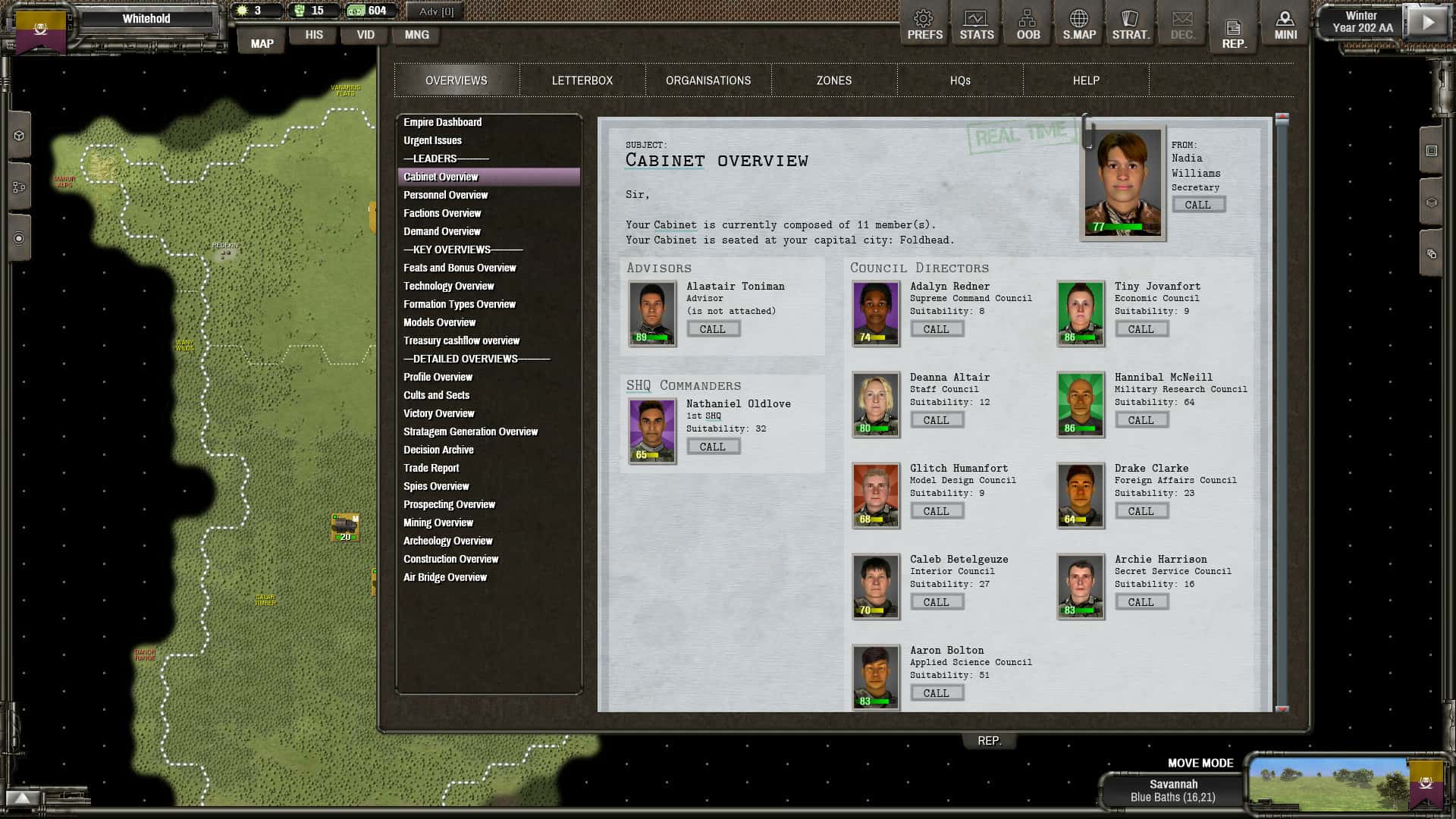Screen dimensions: 1456x819
Task: Open the MINI minimap icon
Action: 1285,23
